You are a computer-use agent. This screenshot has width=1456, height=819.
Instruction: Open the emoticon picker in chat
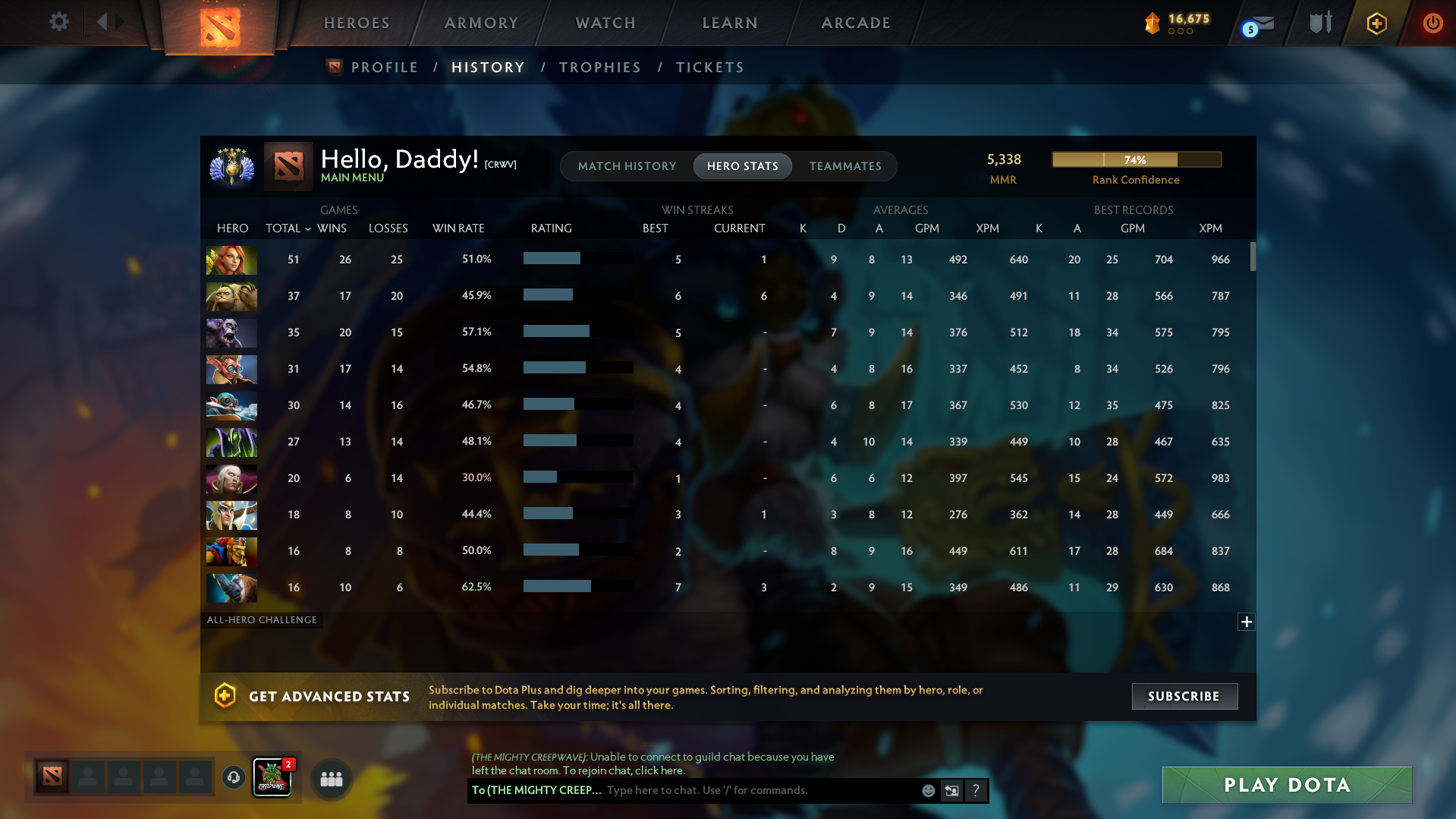click(x=928, y=790)
